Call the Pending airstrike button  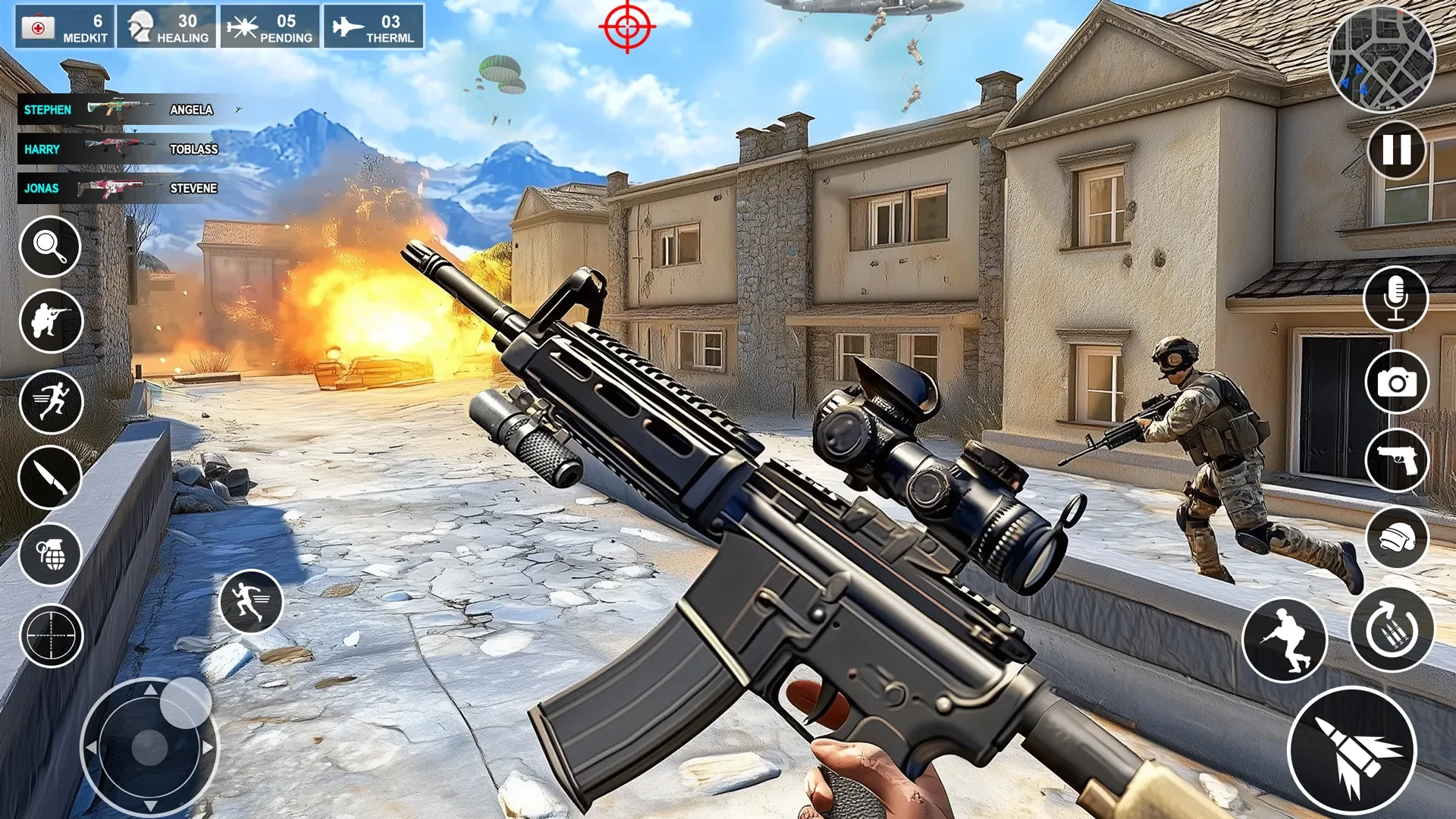coord(270,27)
